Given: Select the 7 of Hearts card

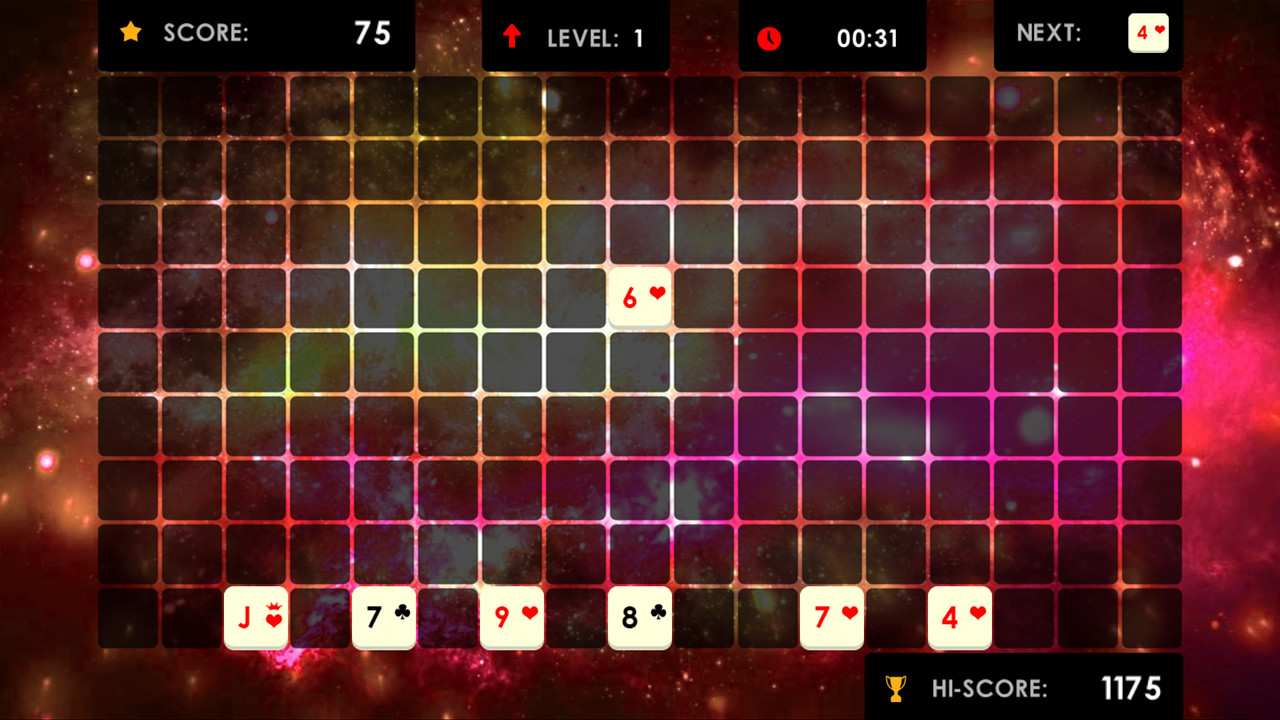Looking at the screenshot, I should [832, 618].
